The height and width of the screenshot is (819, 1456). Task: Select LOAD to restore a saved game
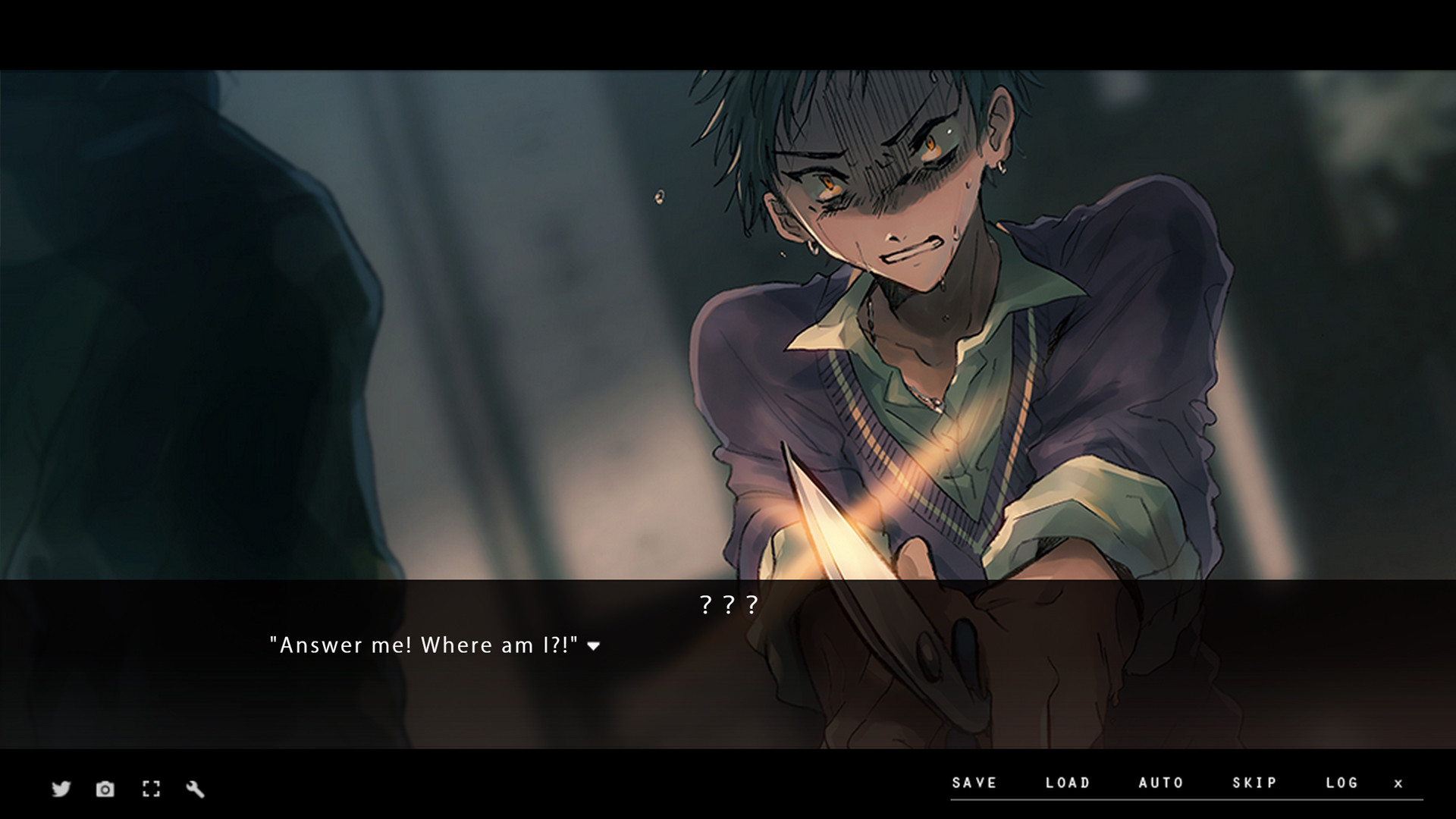click(x=1068, y=783)
